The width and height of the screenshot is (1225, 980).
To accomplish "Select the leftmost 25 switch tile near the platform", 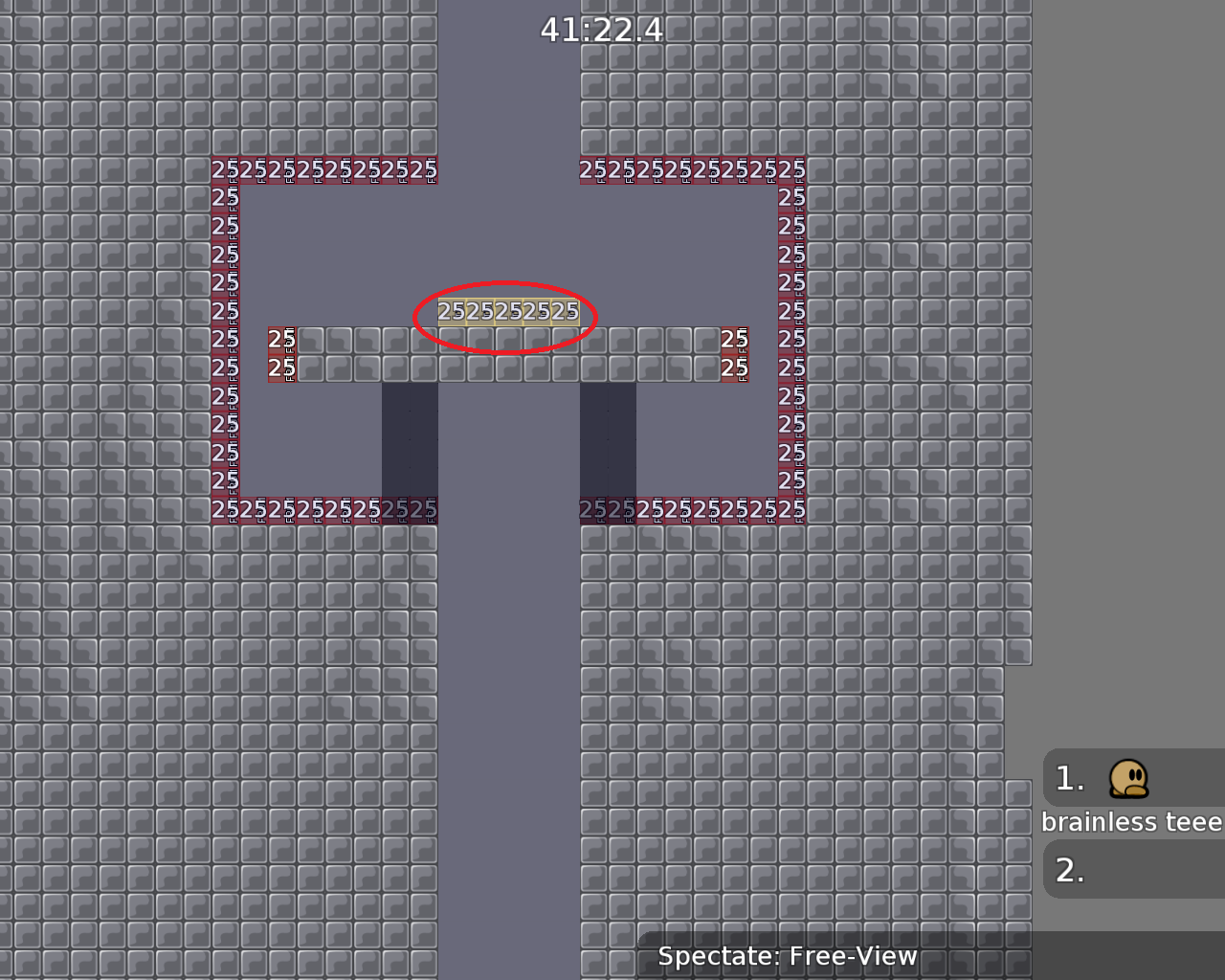I will 280,339.
